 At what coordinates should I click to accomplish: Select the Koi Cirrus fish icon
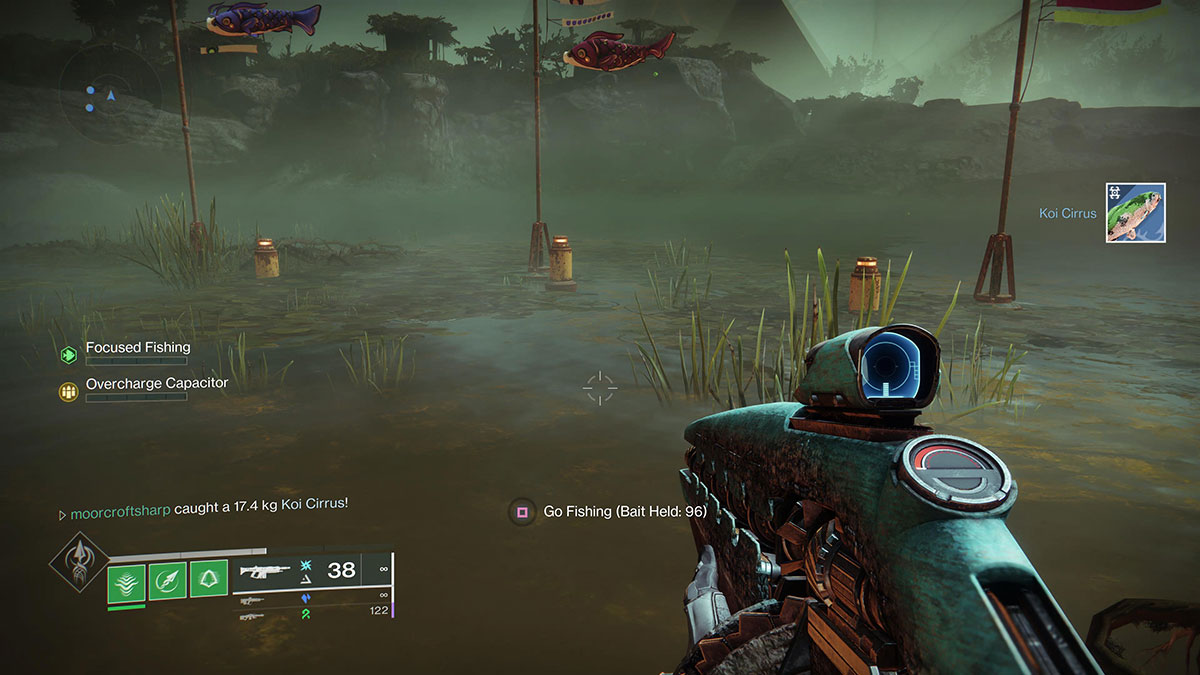pos(1135,212)
